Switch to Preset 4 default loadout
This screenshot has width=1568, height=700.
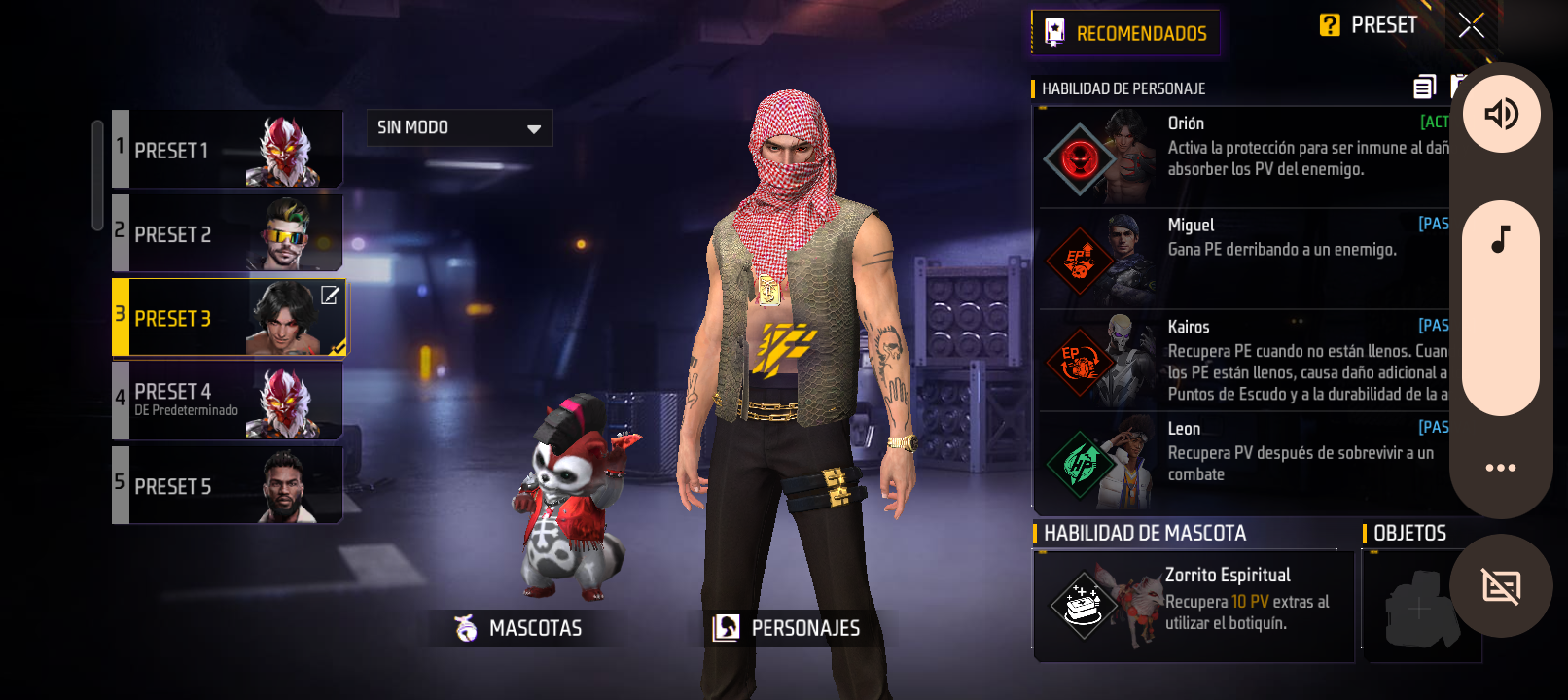point(229,401)
